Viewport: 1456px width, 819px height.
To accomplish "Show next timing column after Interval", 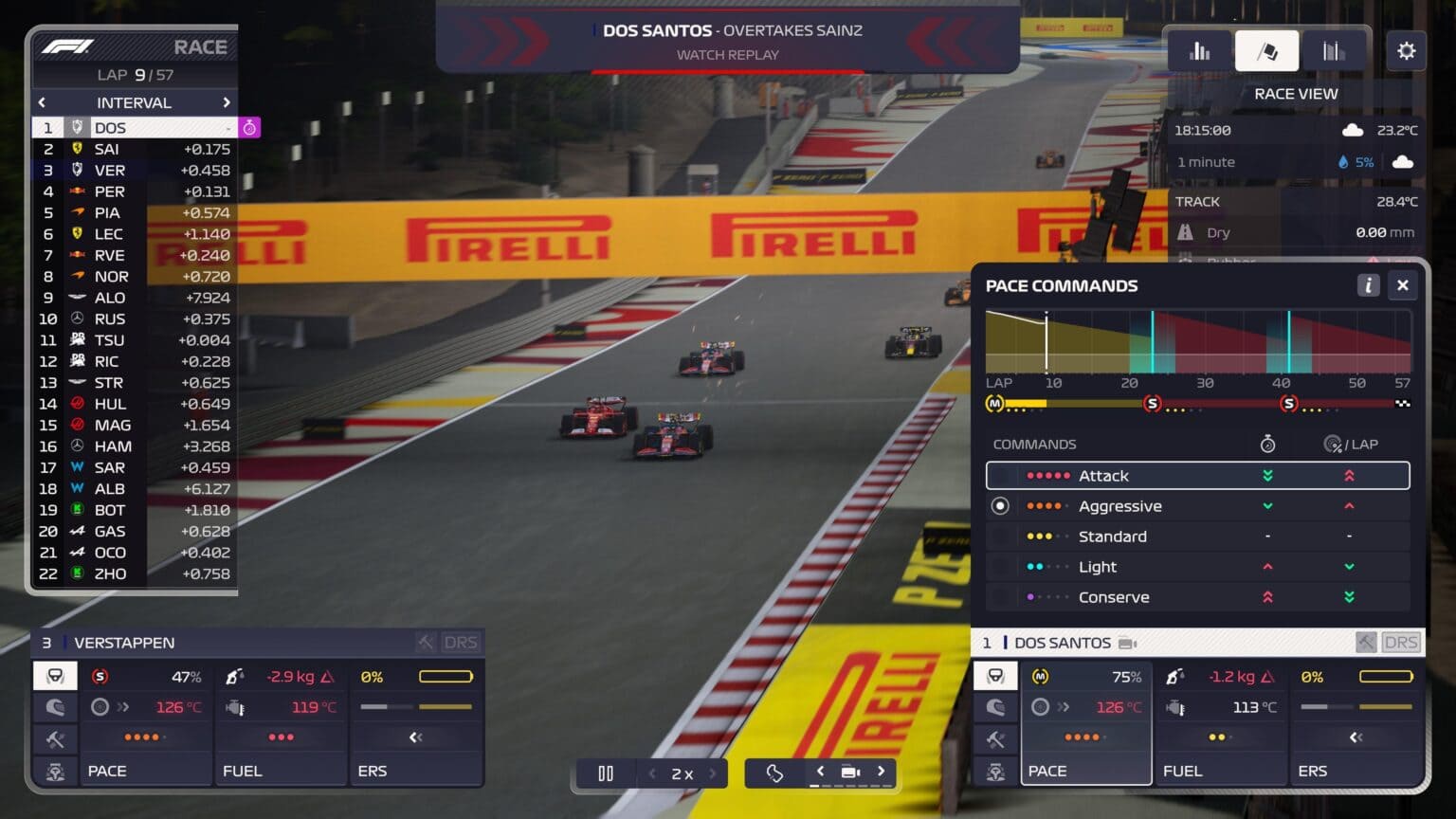I will click(226, 102).
